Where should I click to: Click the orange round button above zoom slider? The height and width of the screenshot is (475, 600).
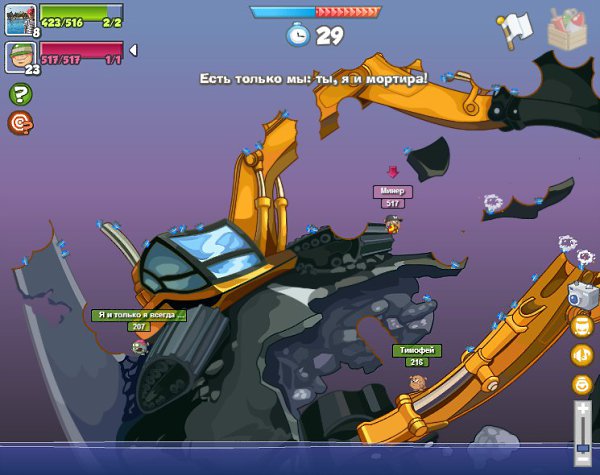tap(582, 384)
